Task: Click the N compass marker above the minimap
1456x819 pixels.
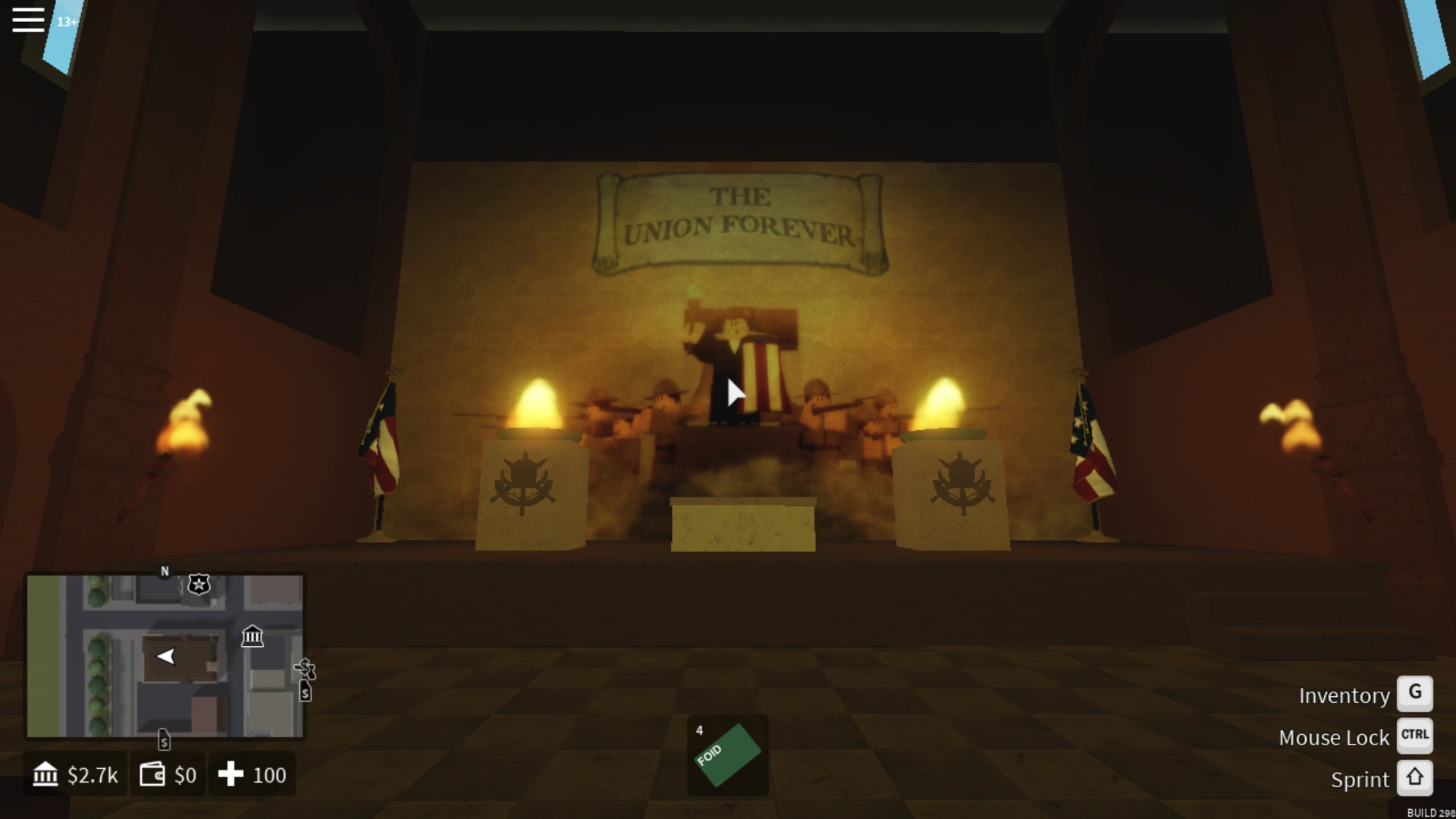Action: (164, 571)
